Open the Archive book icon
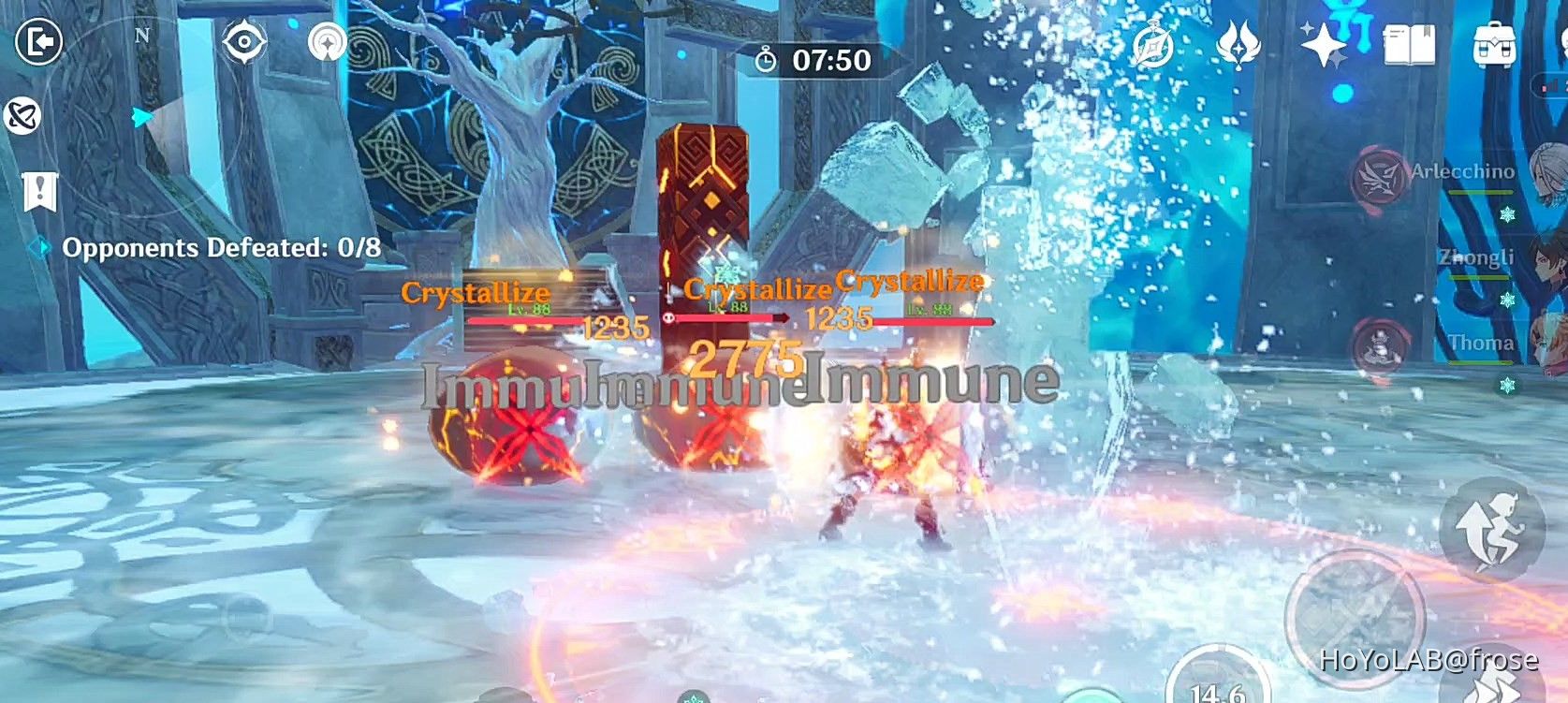 pyautogui.click(x=1410, y=43)
